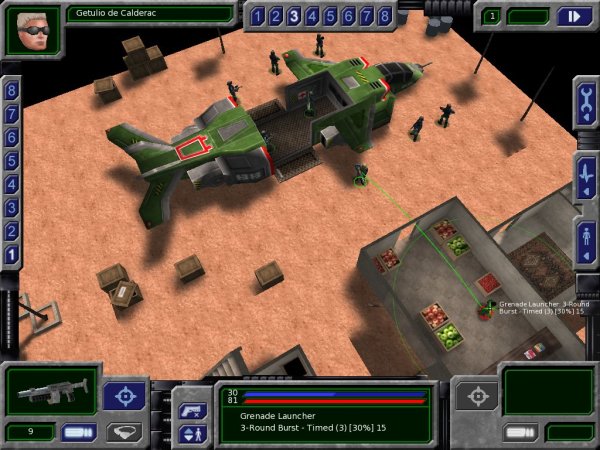600x450 pixels.
Task: Select number 4 in the vertical number column
Action: 12,184
